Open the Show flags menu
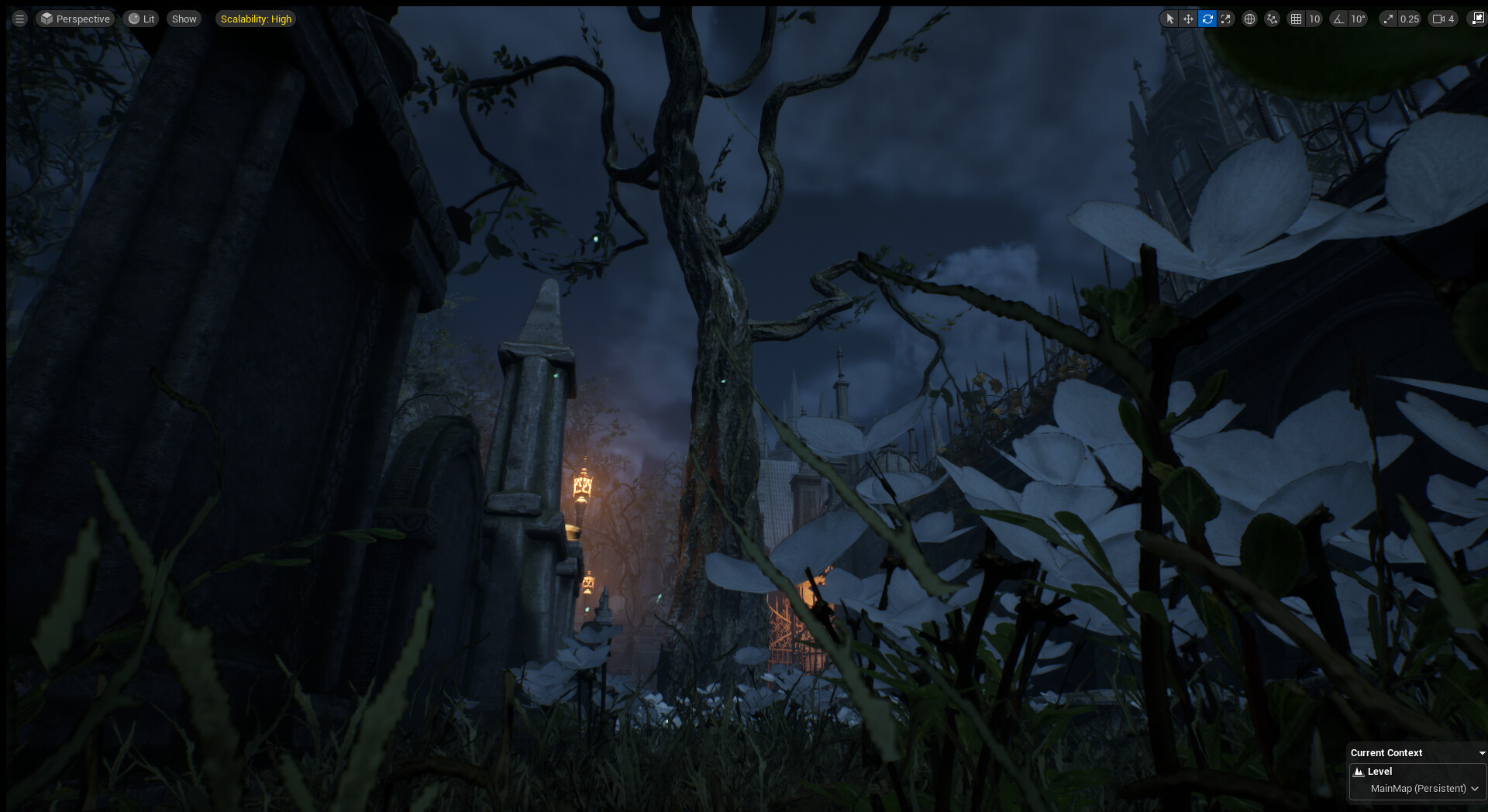 click(184, 19)
